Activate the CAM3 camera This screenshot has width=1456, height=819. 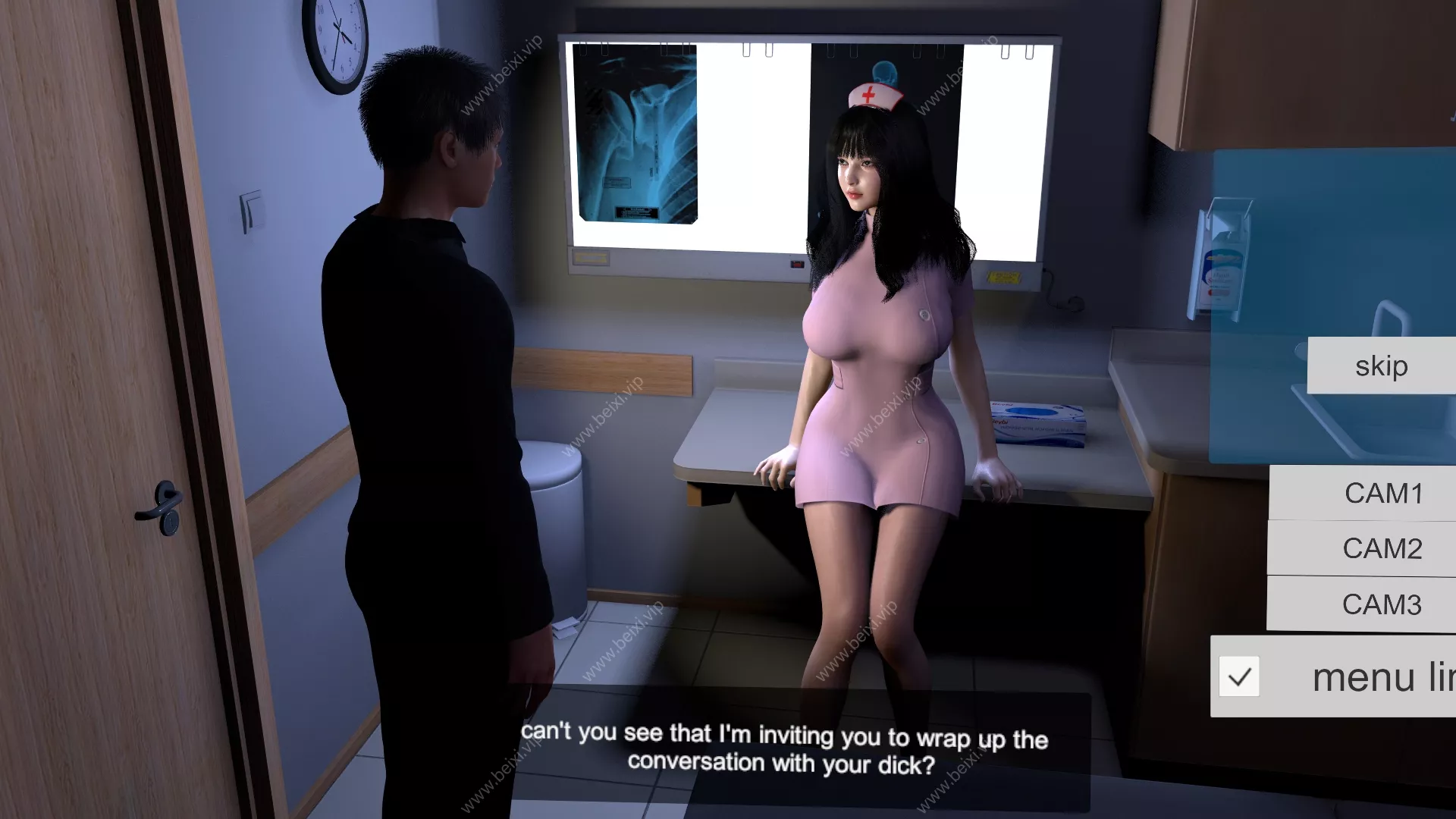pos(1381,604)
